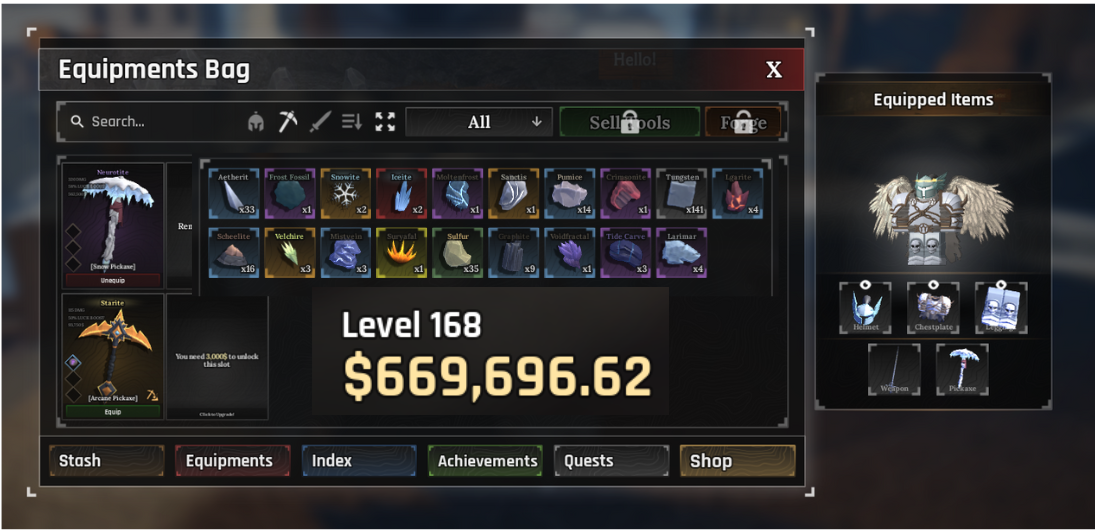Go to the Quests tab
The width and height of the screenshot is (1095, 531).
pyautogui.click(x=611, y=461)
